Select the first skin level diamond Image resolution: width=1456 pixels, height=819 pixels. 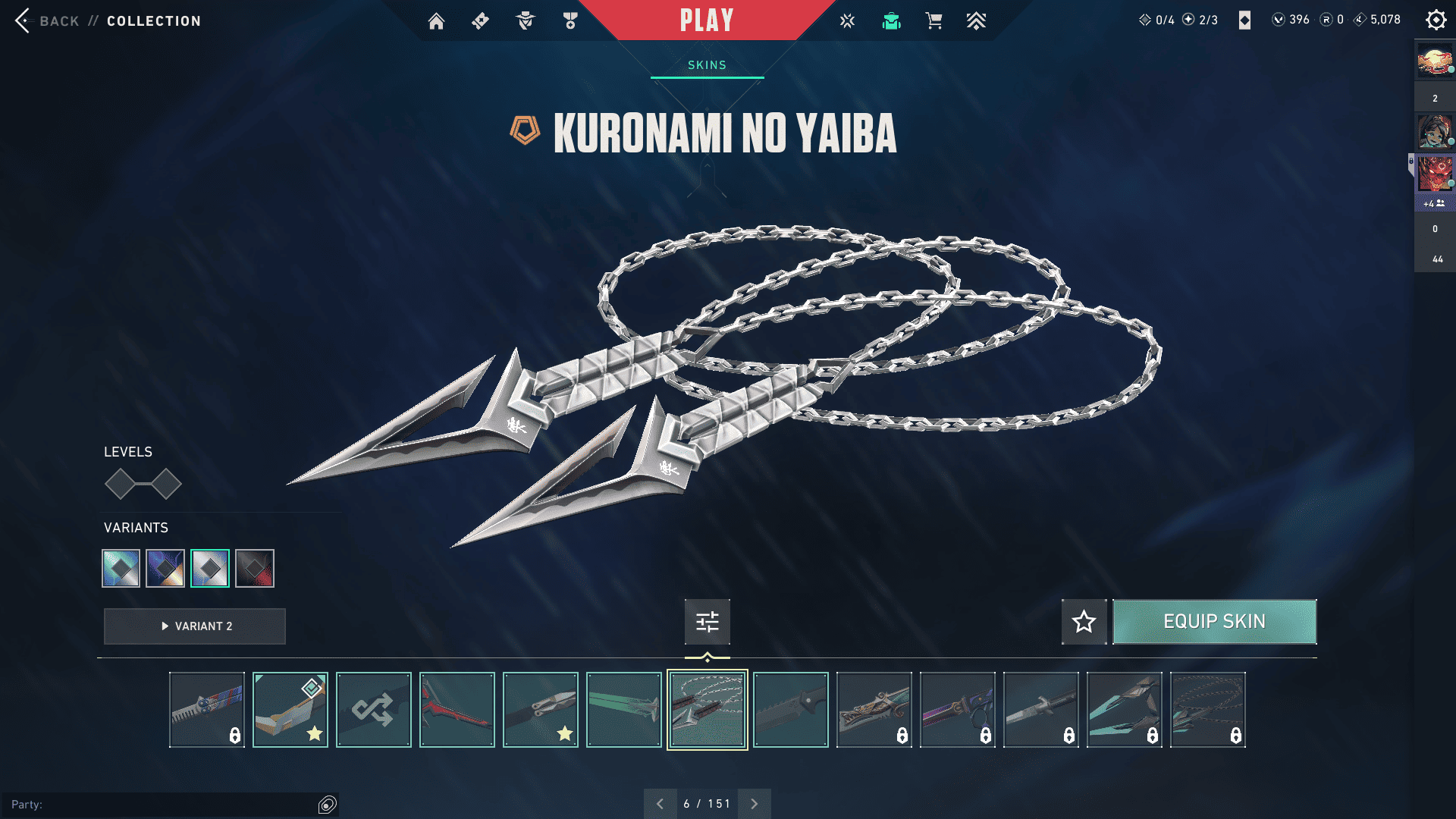click(120, 484)
